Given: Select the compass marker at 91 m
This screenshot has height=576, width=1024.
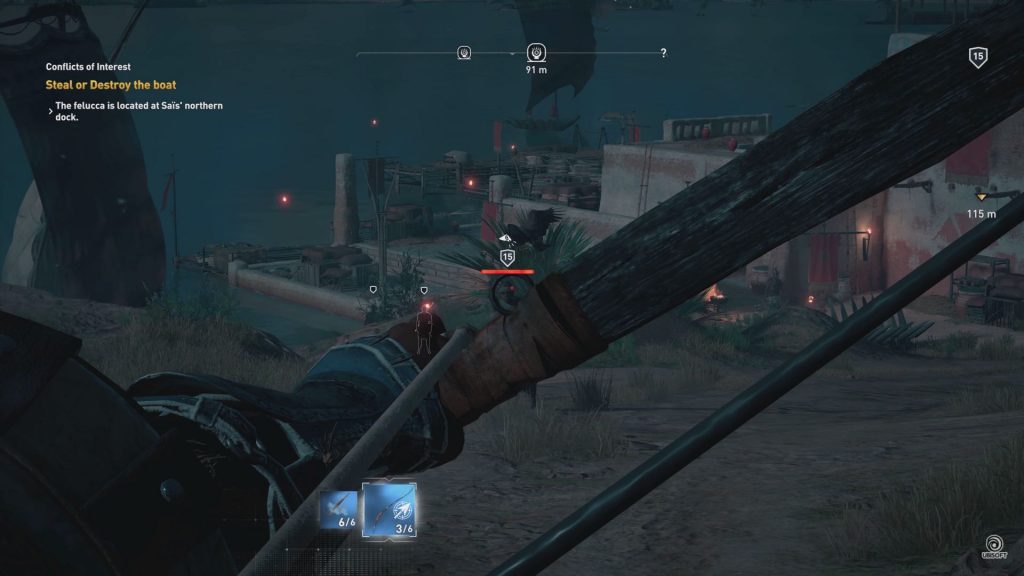Looking at the screenshot, I should coord(535,53).
